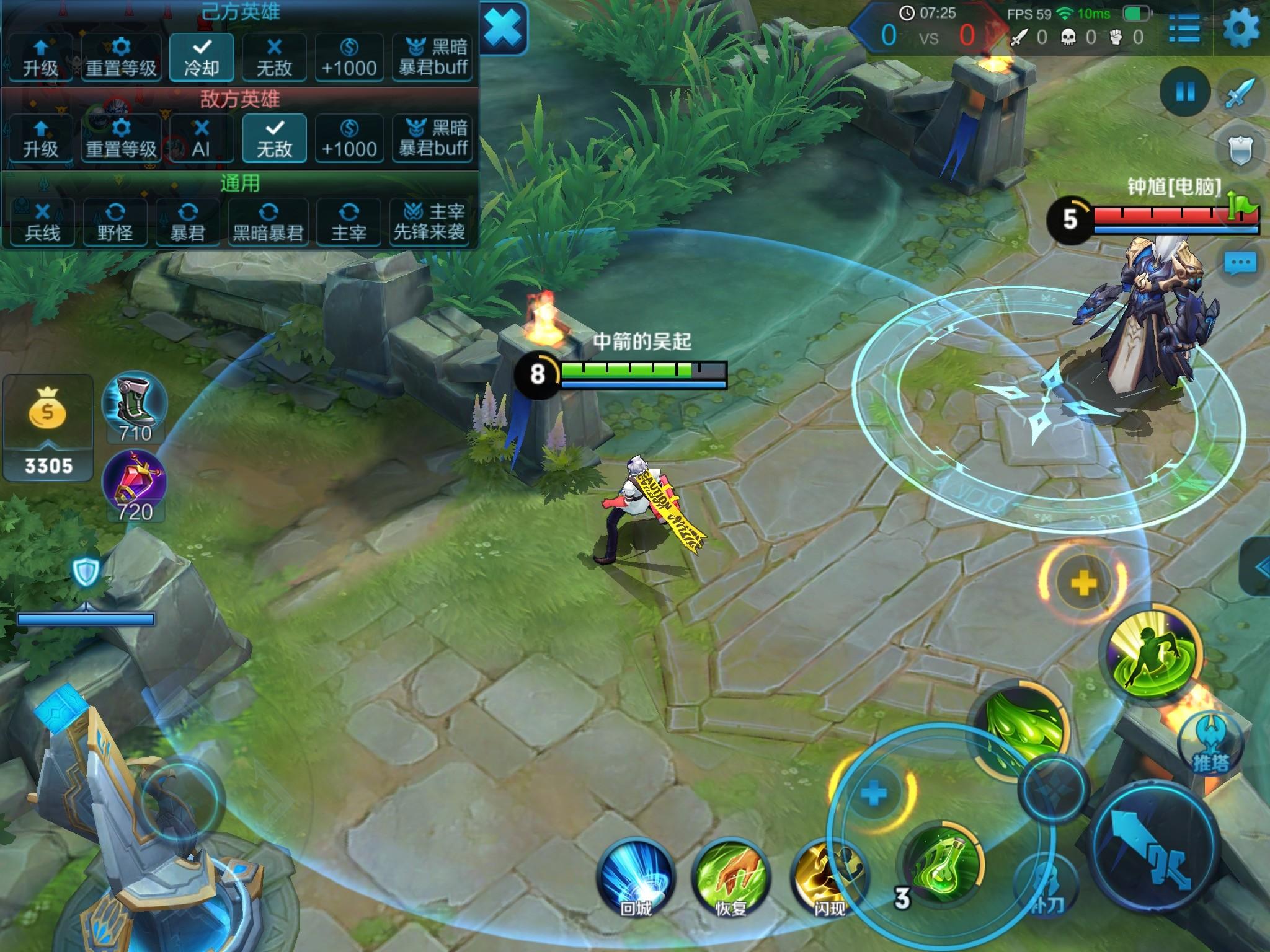Trigger Overlord vanguard attack (主宰先锋来袭)

(429, 222)
